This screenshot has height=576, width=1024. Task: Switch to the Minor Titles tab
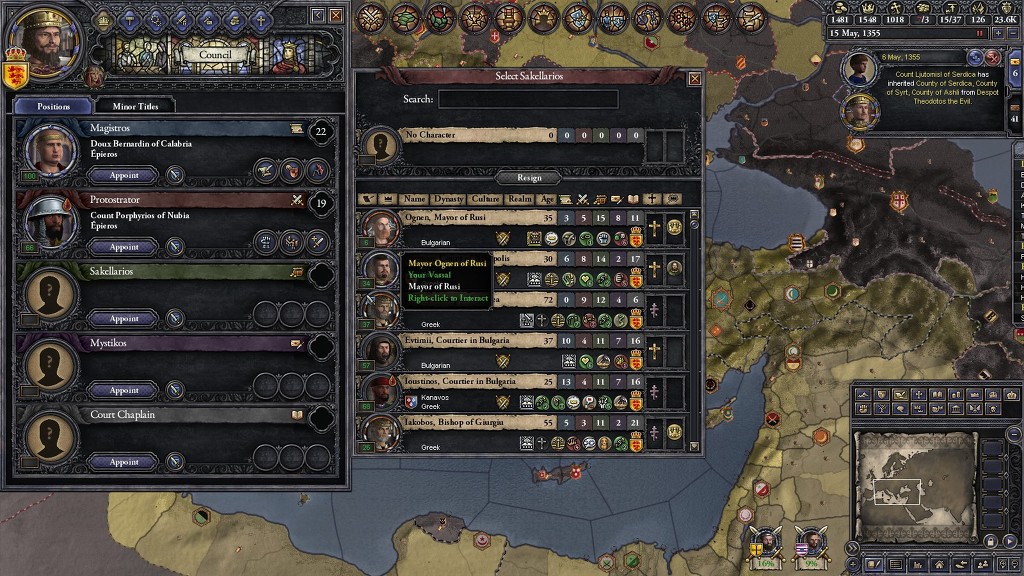pos(134,105)
